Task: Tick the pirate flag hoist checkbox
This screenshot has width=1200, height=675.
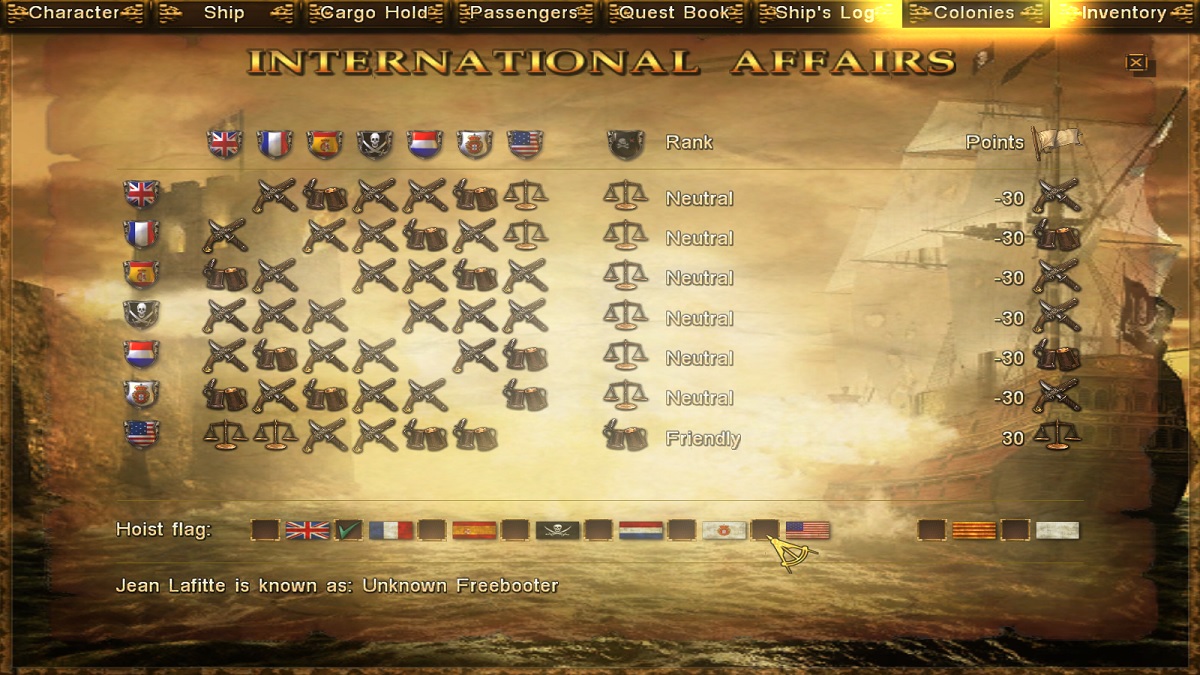Action: 515,530
